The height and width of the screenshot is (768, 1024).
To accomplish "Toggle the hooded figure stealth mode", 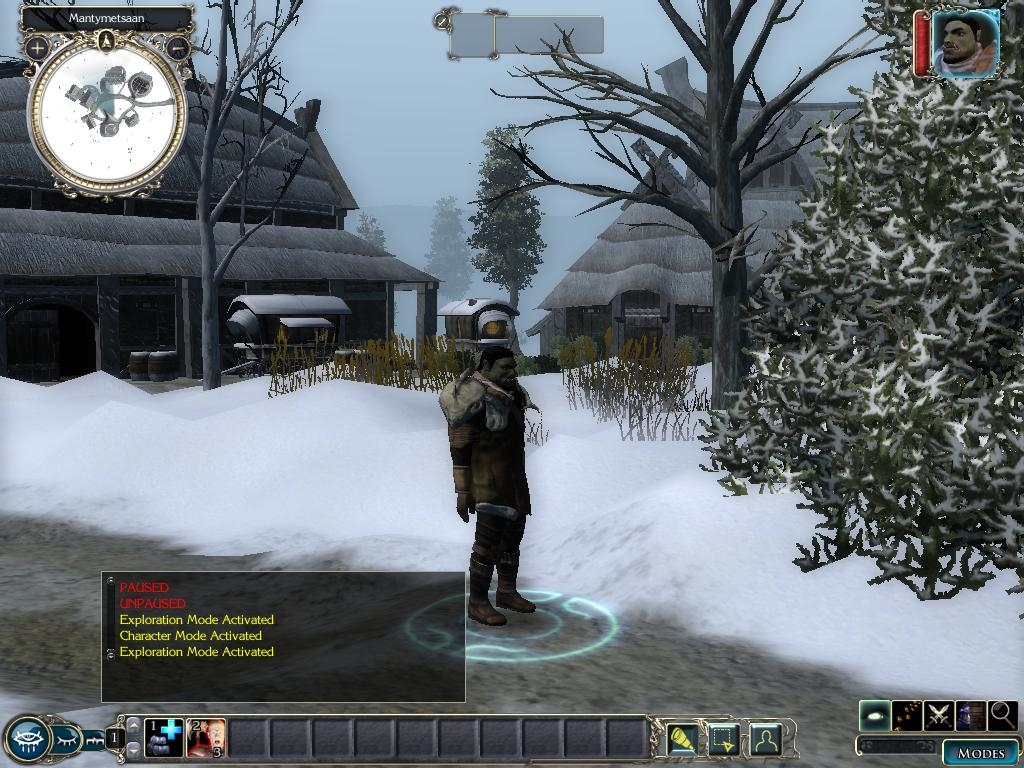I will click(970, 715).
